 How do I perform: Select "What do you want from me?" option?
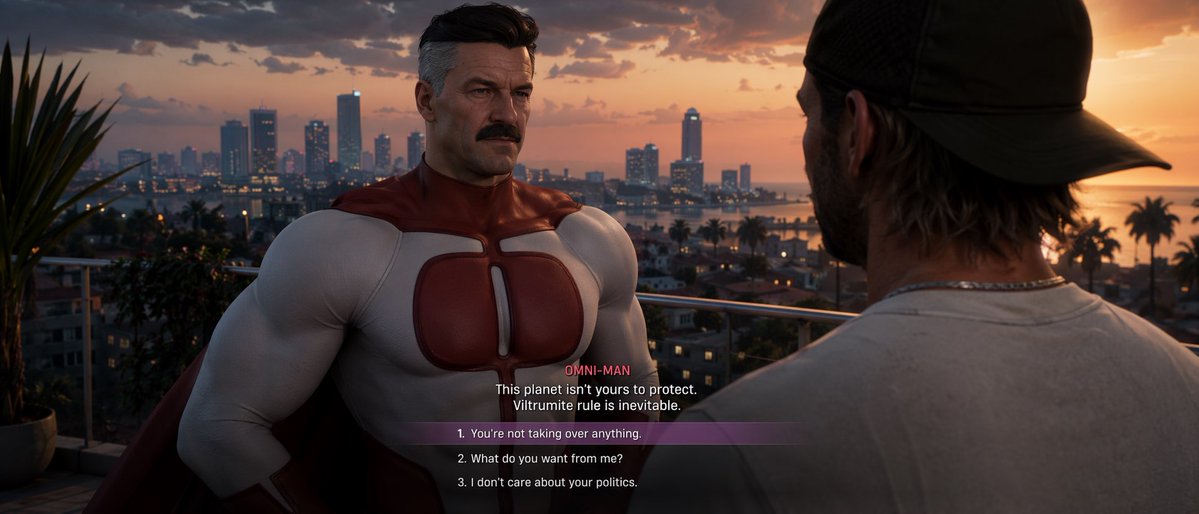540,458
